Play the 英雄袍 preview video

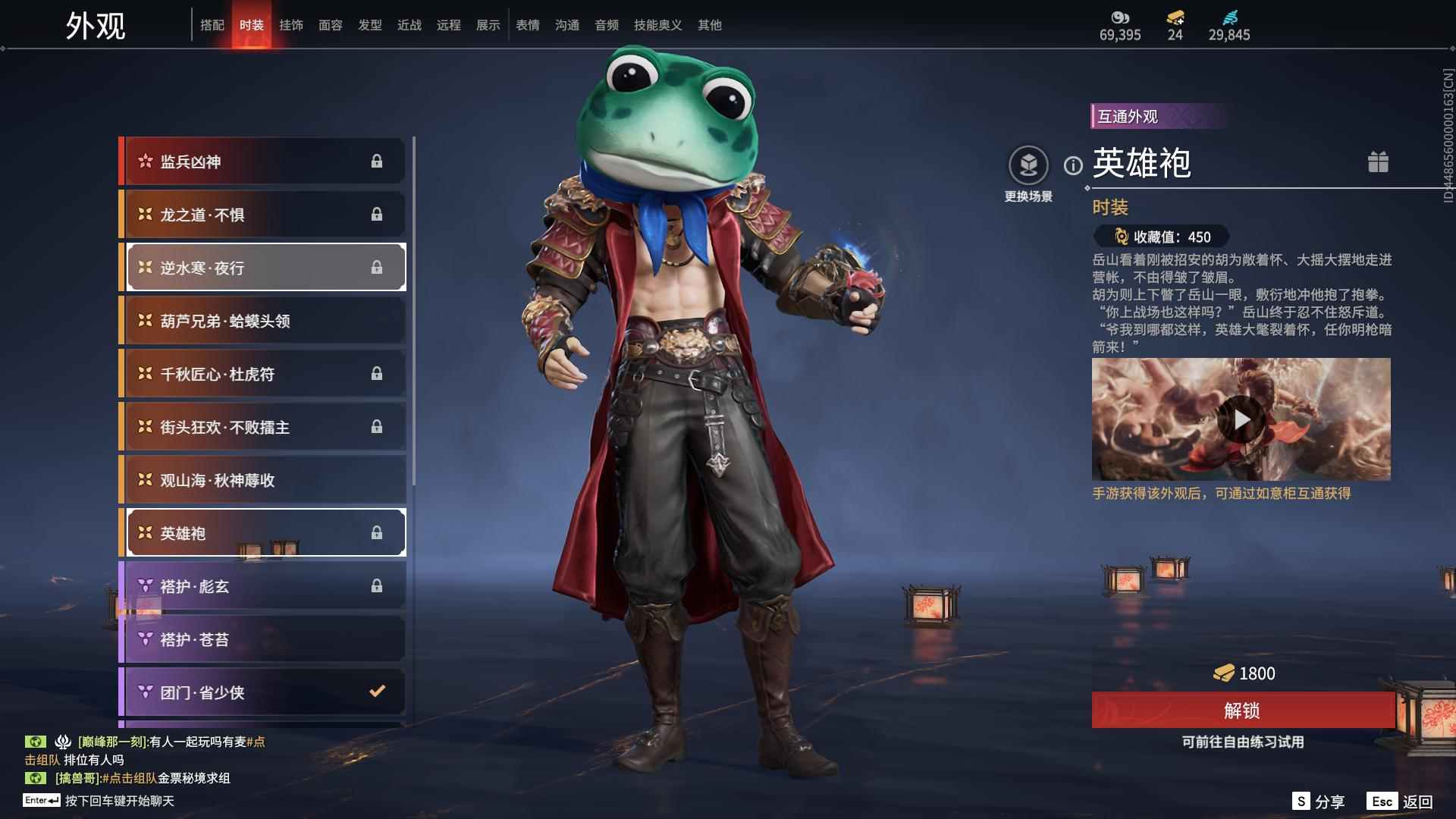(x=1241, y=419)
